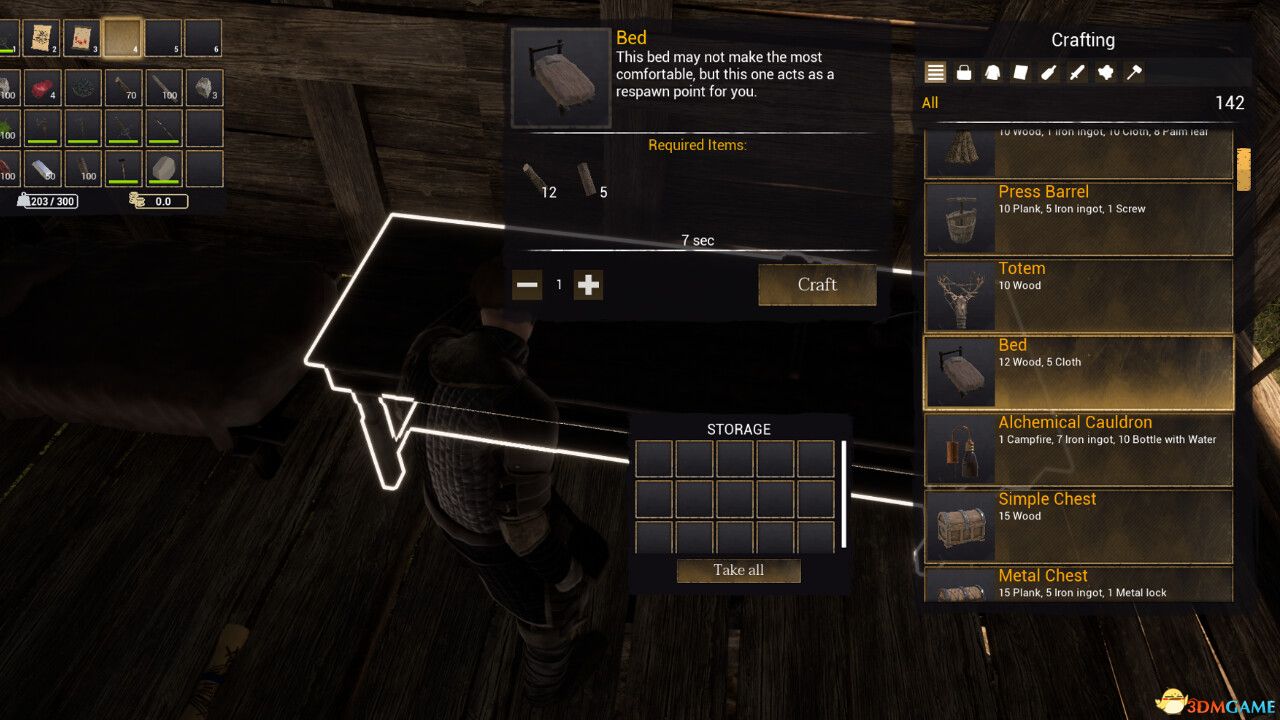Screen dimensions: 1280x720
Task: Click the red meat inventory item
Action: (x=42, y=88)
